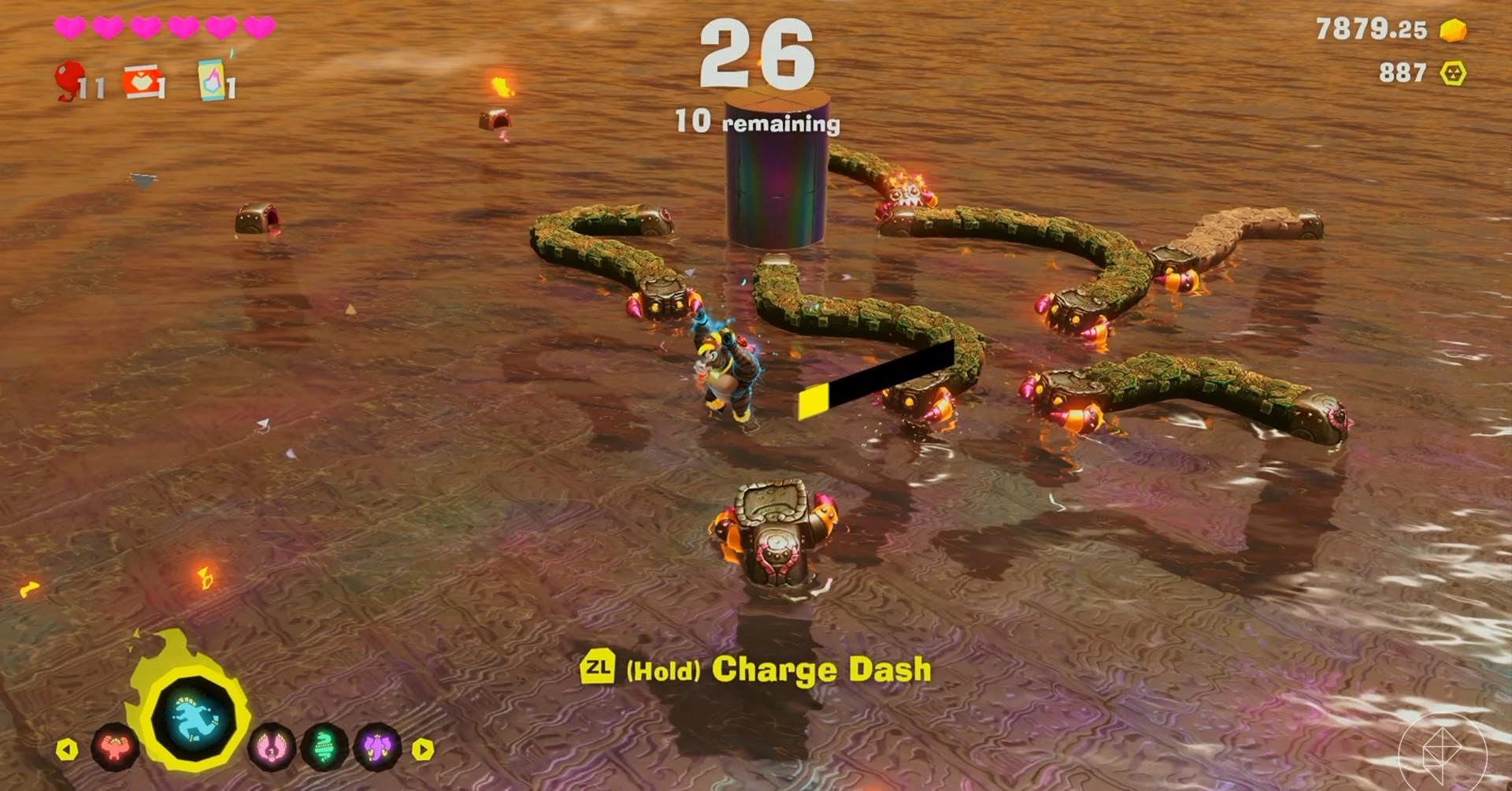
Task: Cycle transformations with the left arrow
Action: coord(67,748)
